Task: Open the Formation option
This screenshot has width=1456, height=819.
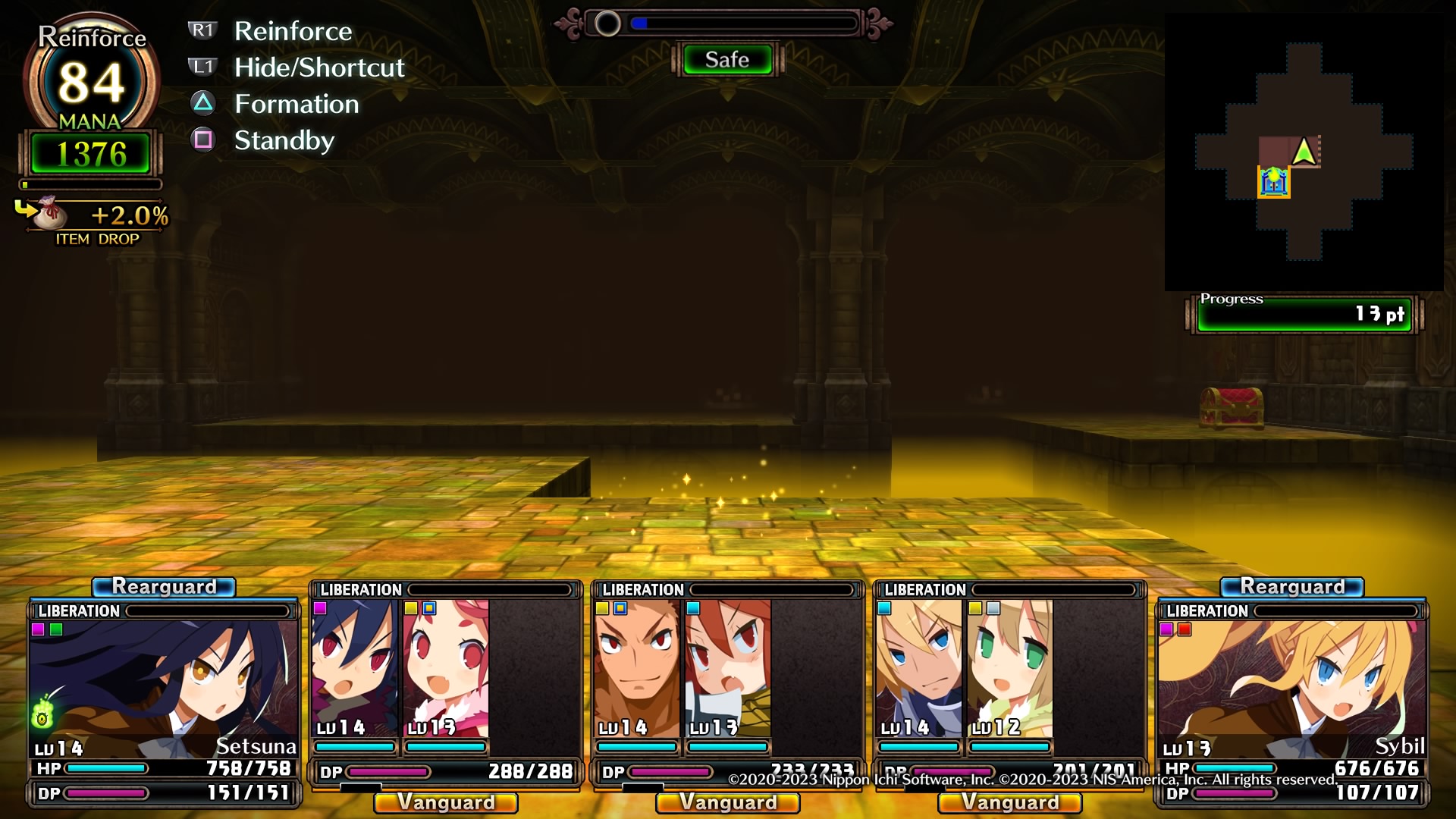Action: coord(296,104)
